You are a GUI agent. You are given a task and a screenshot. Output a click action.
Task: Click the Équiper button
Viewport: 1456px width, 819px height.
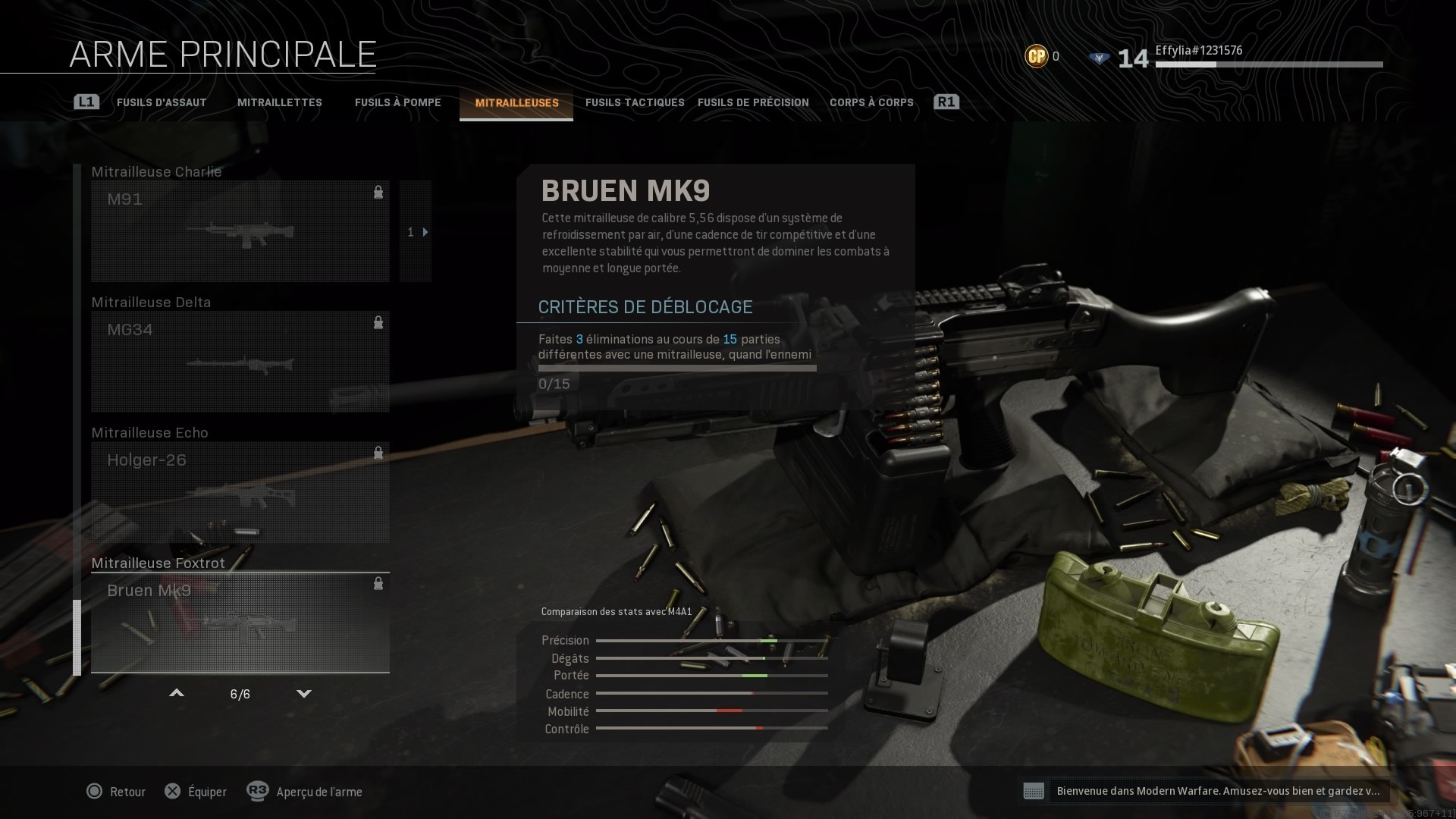[x=206, y=791]
